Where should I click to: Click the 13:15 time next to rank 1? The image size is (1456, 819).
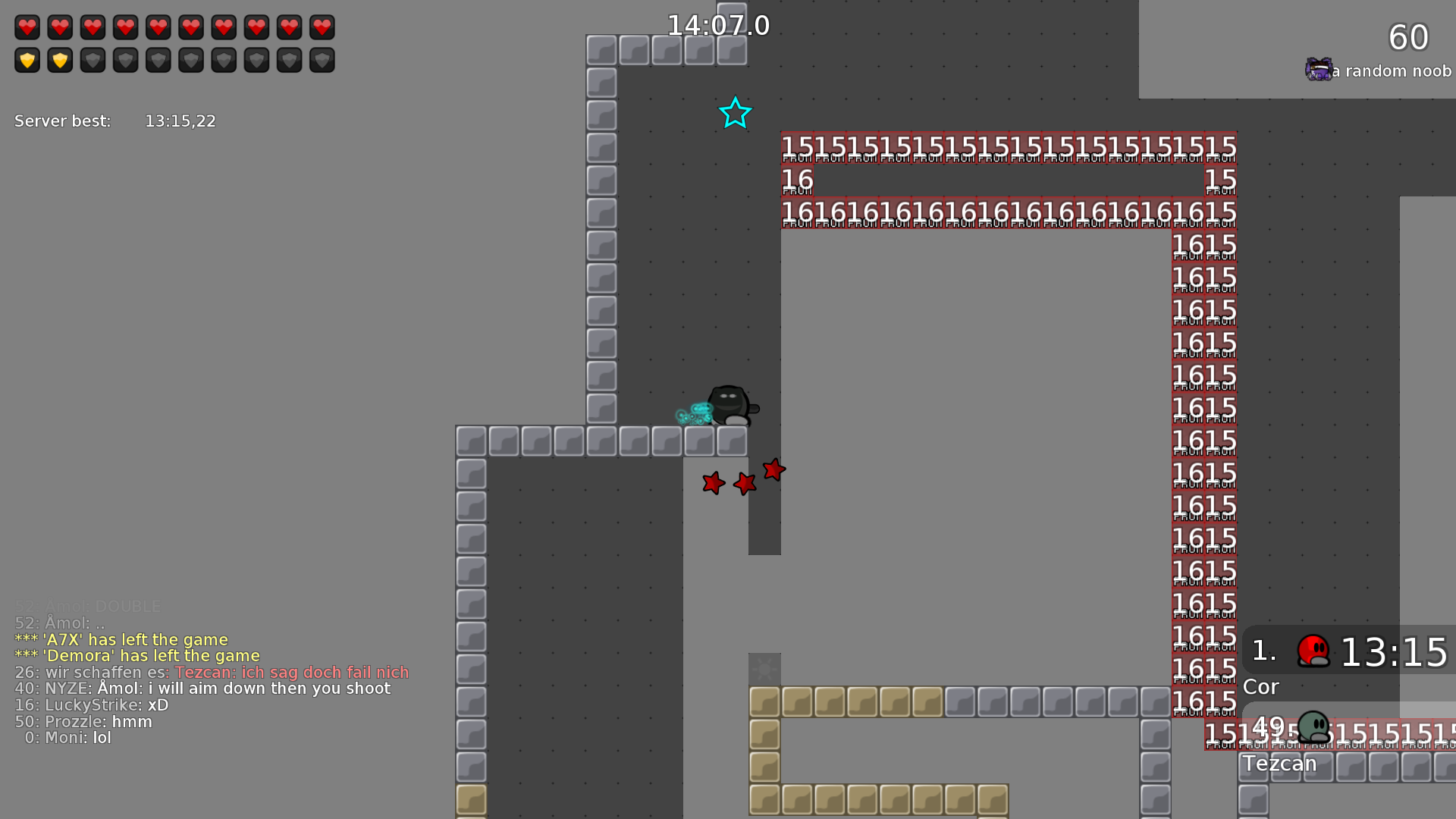click(1395, 652)
